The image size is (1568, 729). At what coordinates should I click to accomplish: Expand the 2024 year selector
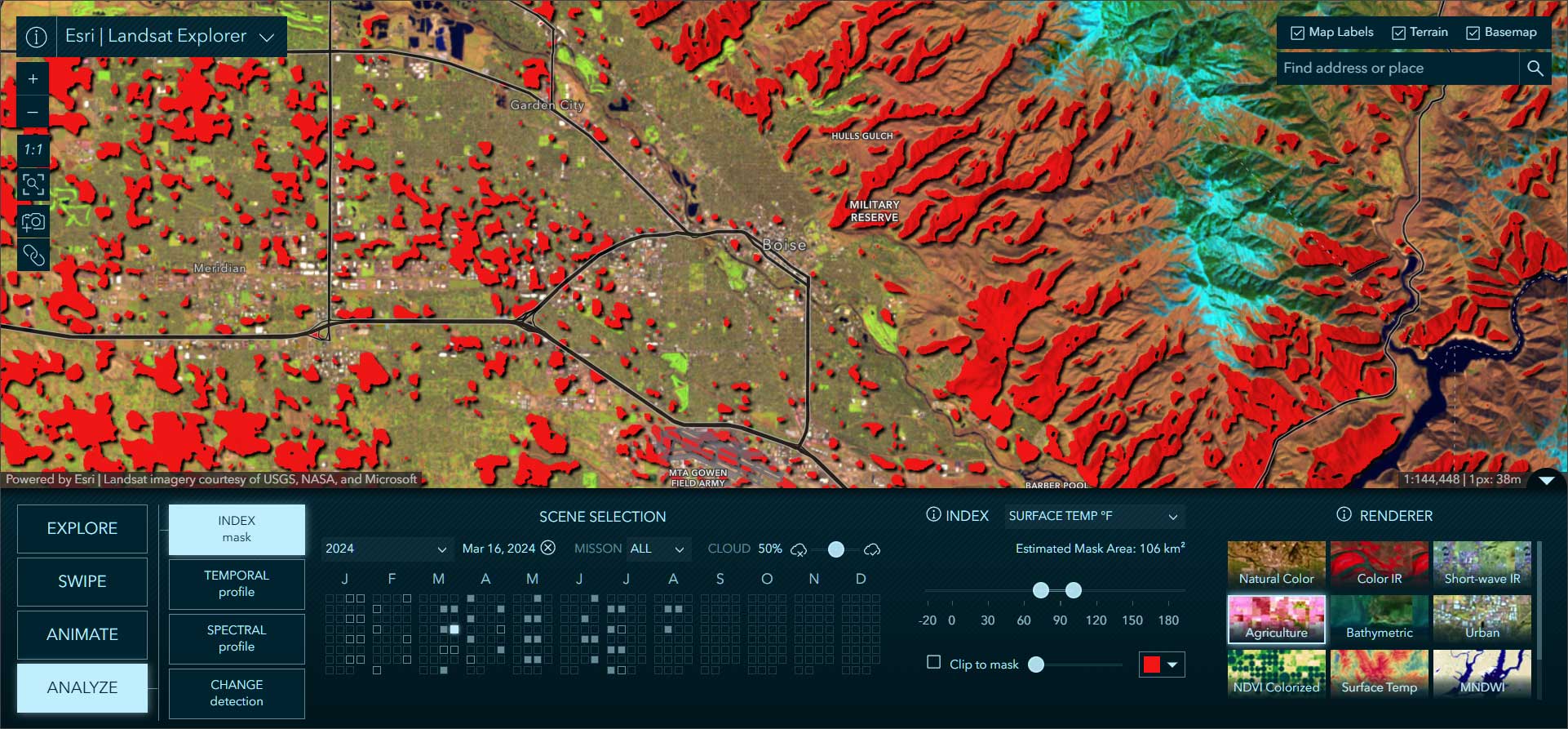388,549
